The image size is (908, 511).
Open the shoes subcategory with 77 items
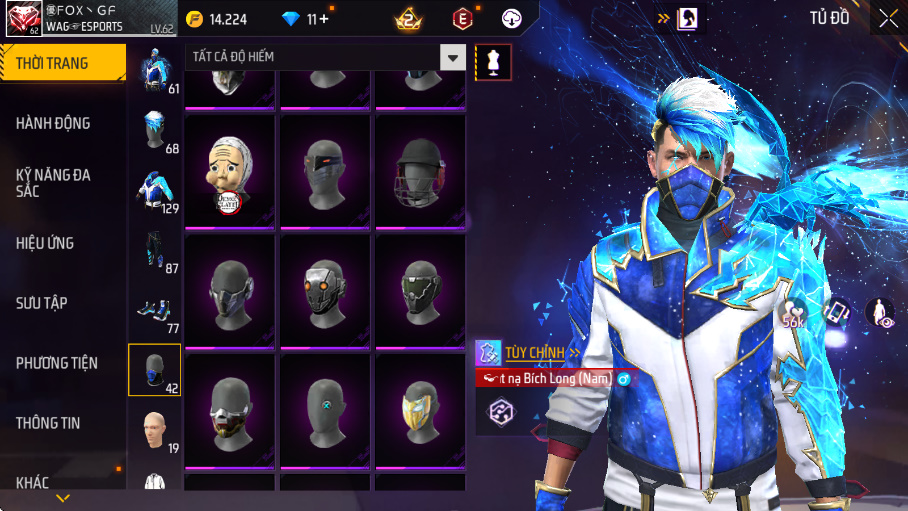(155, 311)
